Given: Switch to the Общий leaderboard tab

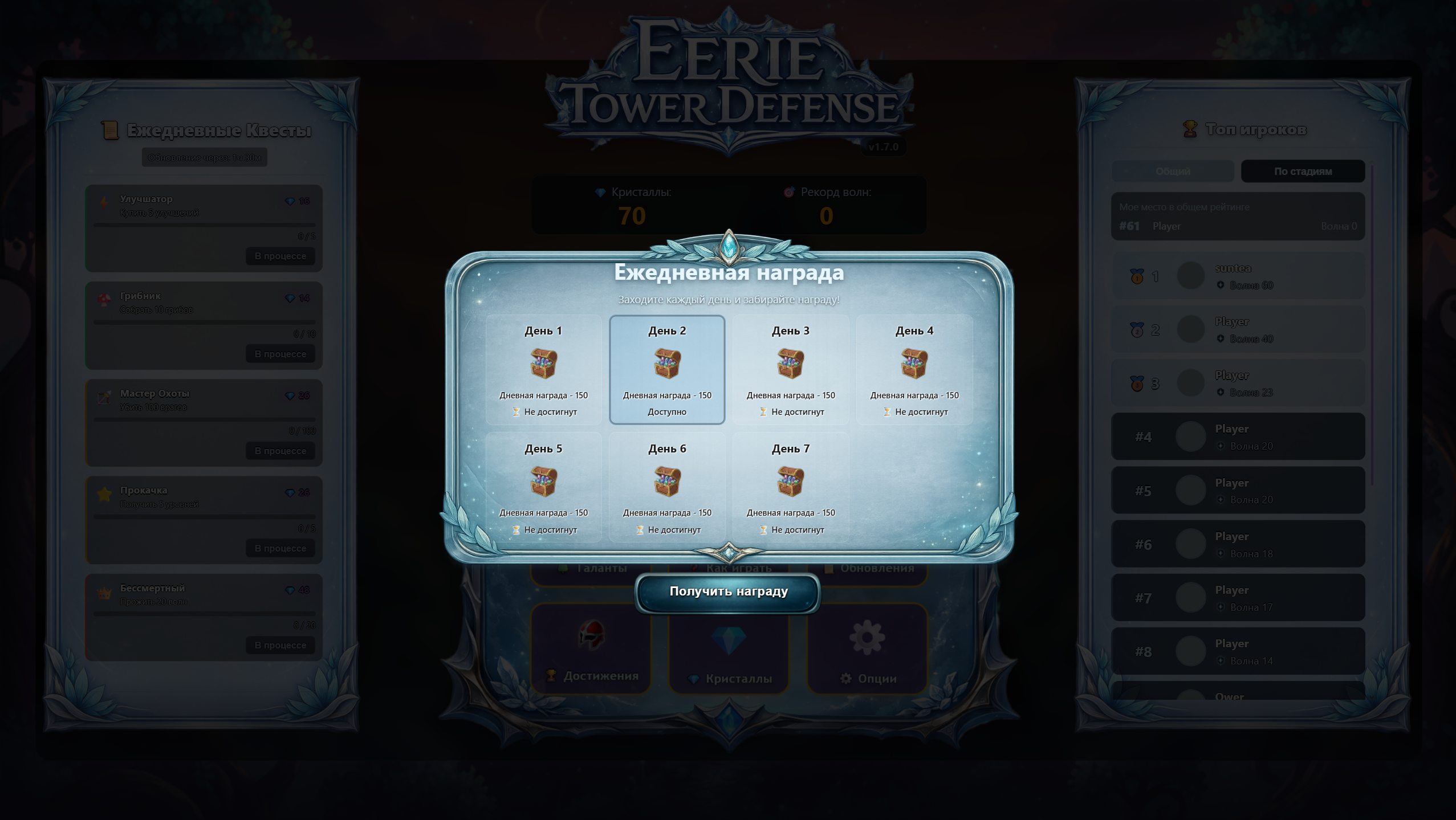Looking at the screenshot, I should 1173,171.
